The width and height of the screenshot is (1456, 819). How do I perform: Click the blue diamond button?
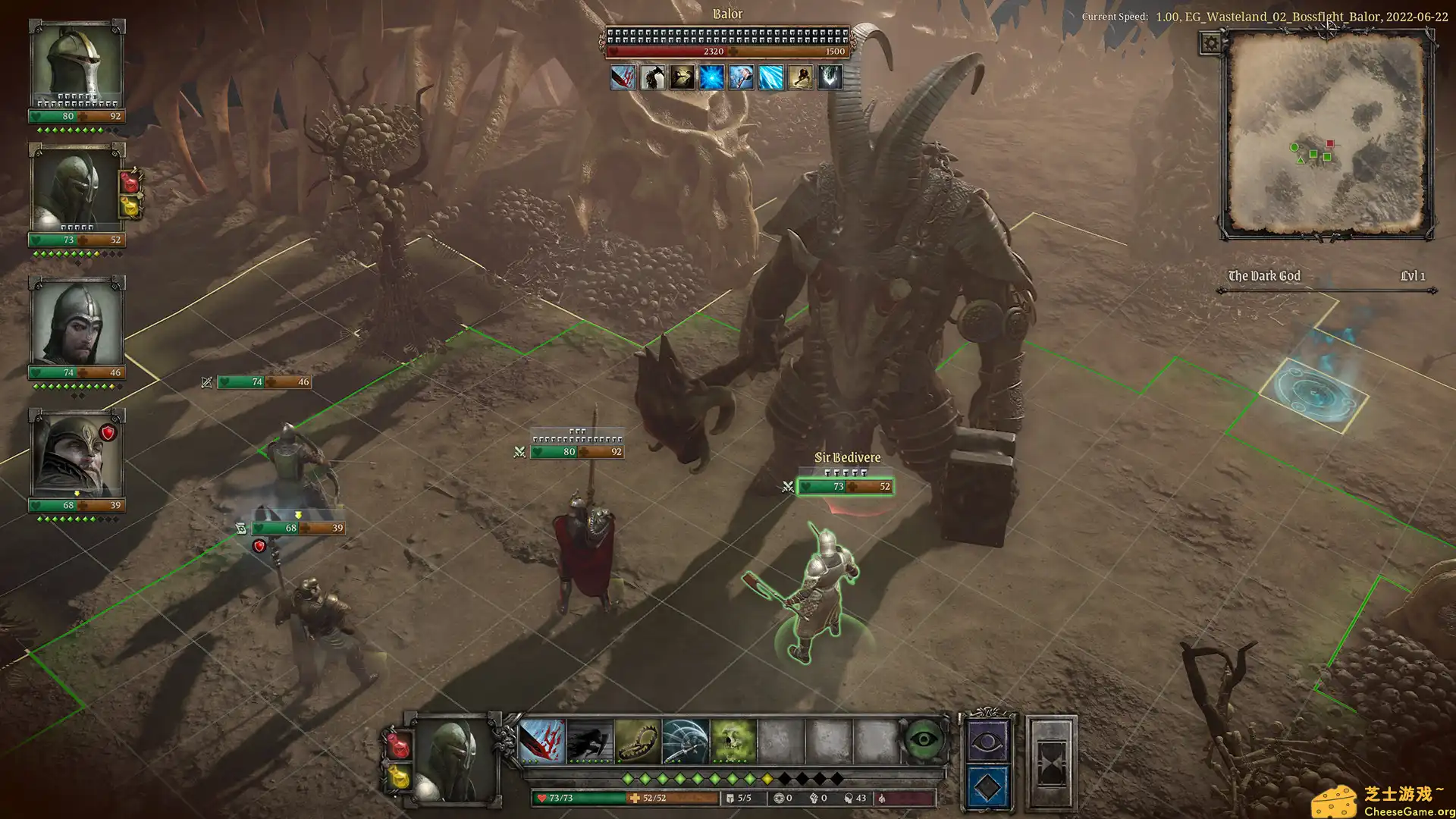pos(986,788)
